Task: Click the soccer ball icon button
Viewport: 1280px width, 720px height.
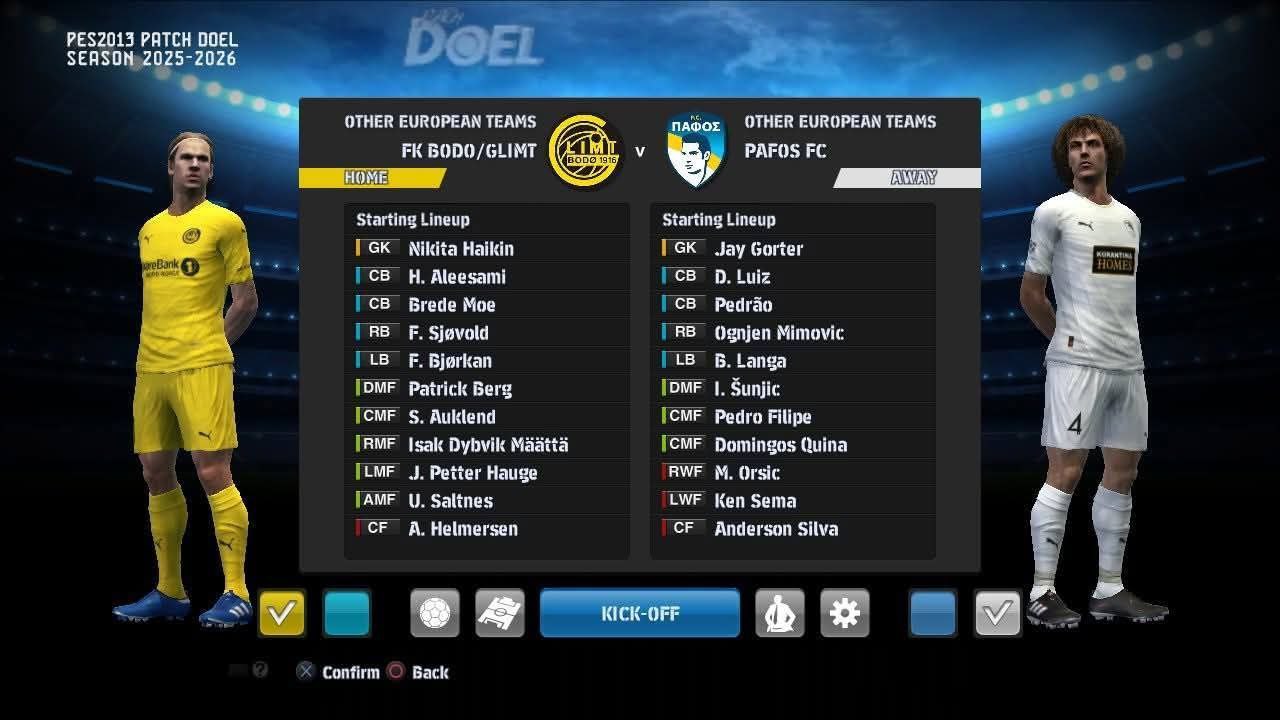Action: (x=435, y=613)
